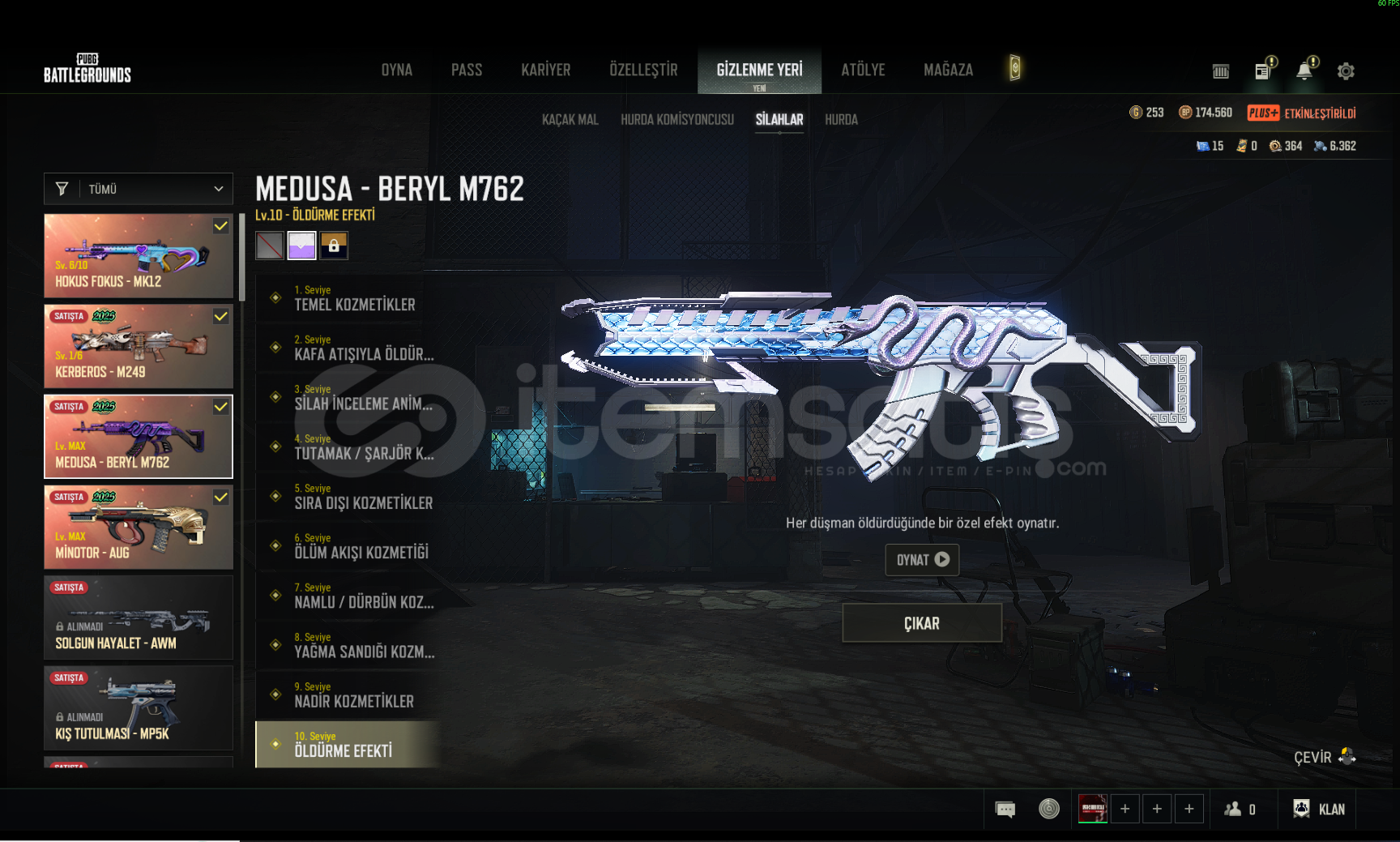Viewport: 1400px width, 842px height.
Task: Play the kill effect with OYNAT
Action: (x=922, y=560)
